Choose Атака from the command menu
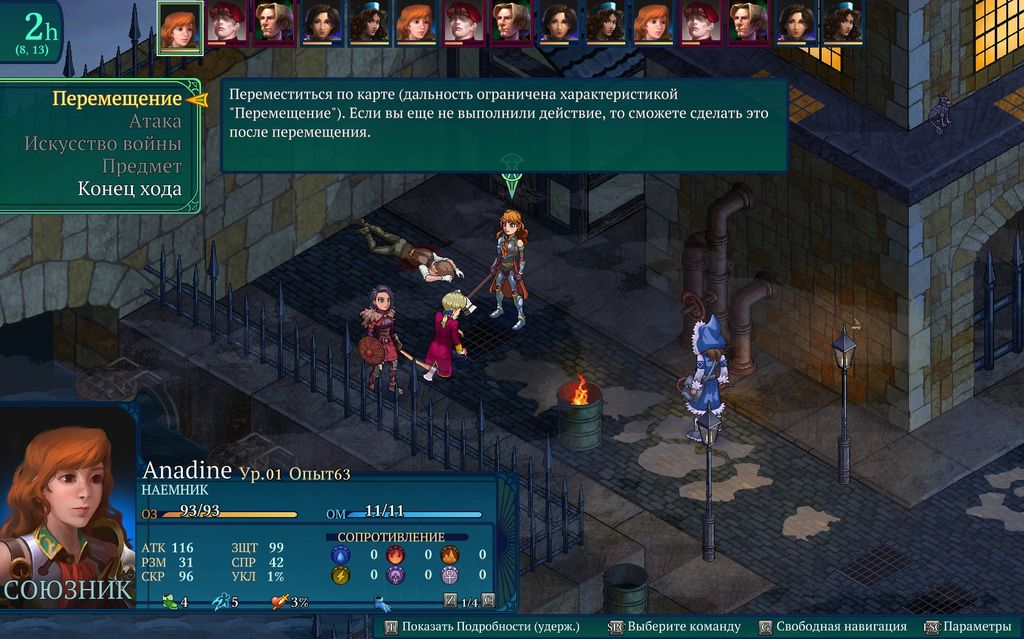1024x639 pixels. tap(155, 122)
